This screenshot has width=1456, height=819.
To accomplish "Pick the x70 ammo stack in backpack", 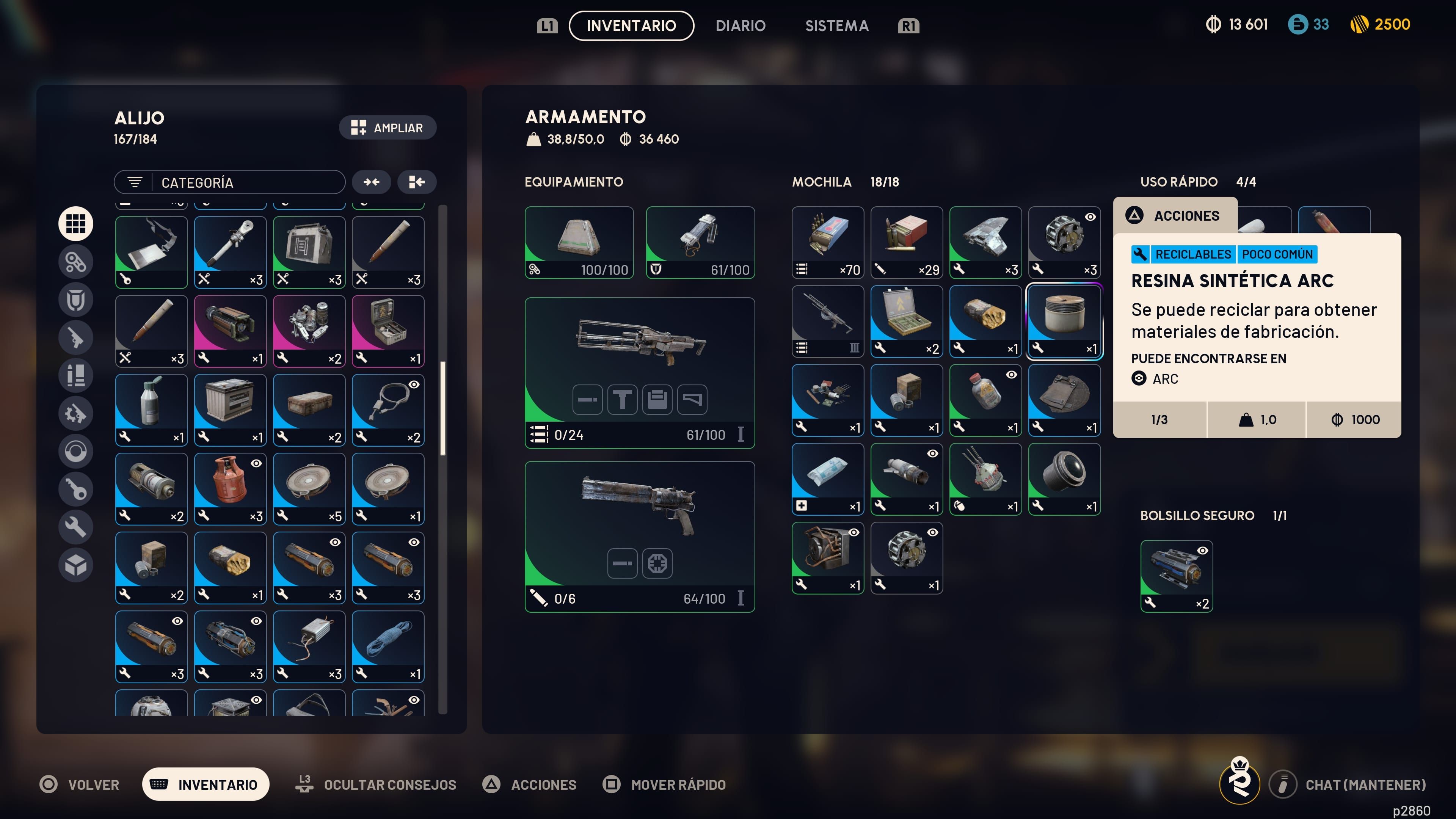I will 827,242.
